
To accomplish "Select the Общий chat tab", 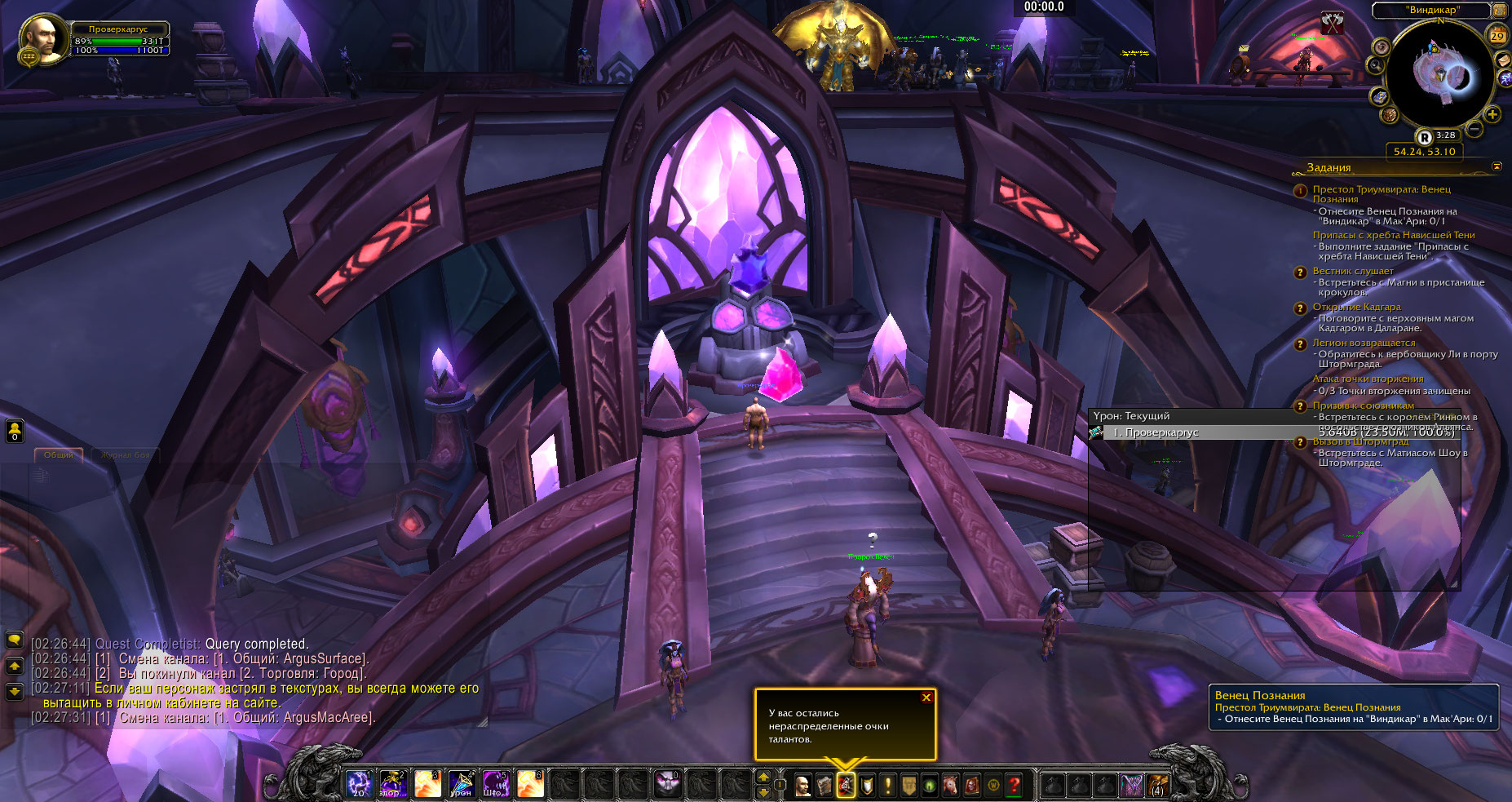I will tap(59, 455).
